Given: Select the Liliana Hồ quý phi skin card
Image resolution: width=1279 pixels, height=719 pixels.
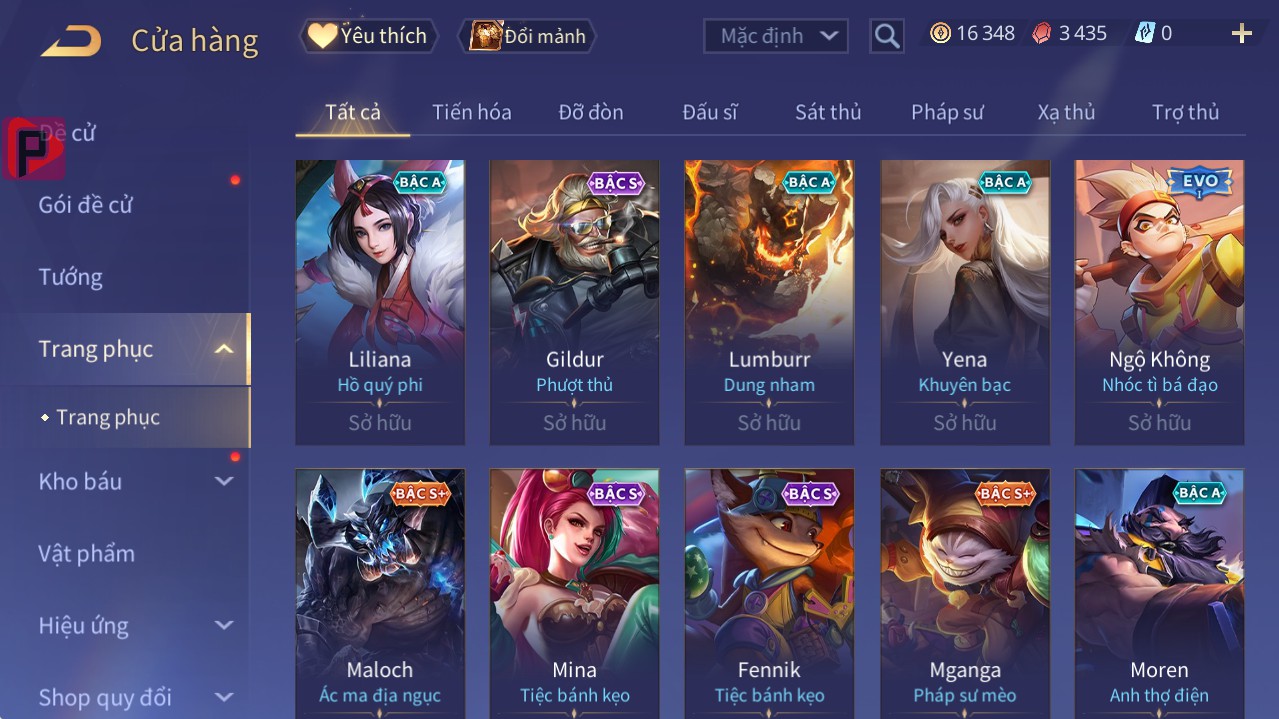Looking at the screenshot, I should 380,301.
